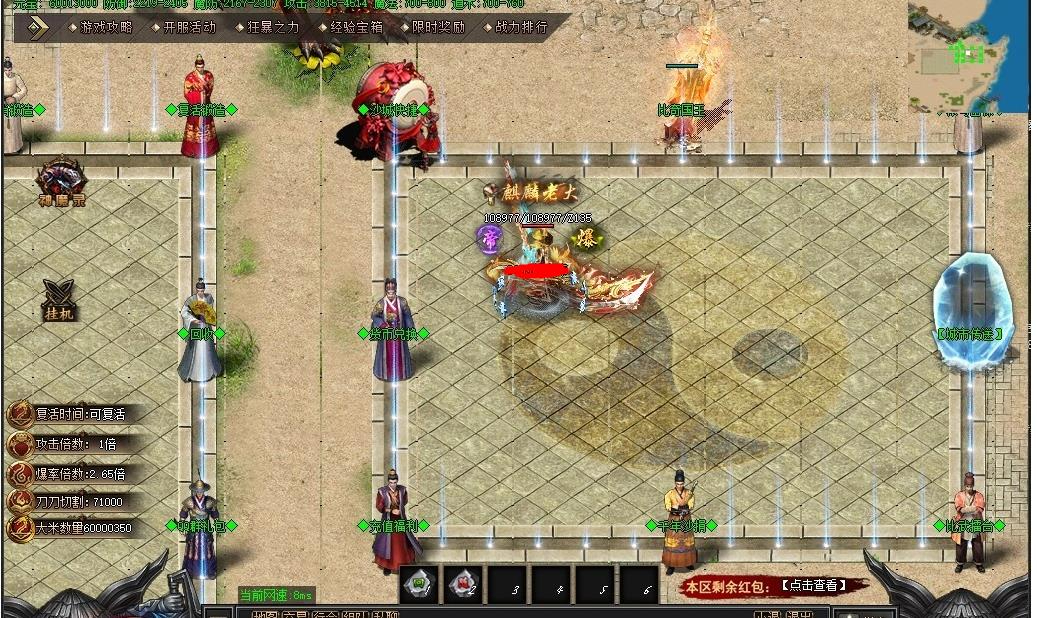Click the 大米数量 rice count icon

tap(19, 528)
